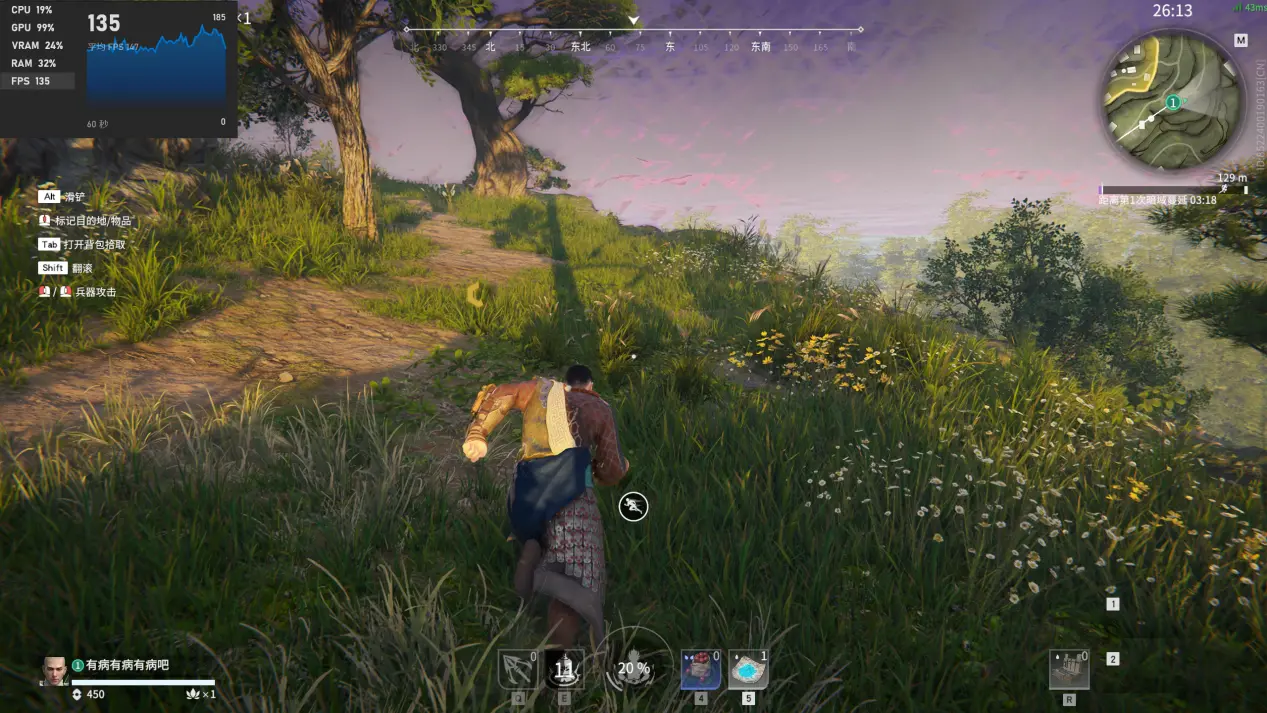Image resolution: width=1267 pixels, height=713 pixels.
Task: Click the player portrait for 有病有病有病吧
Action: pyautogui.click(x=54, y=671)
